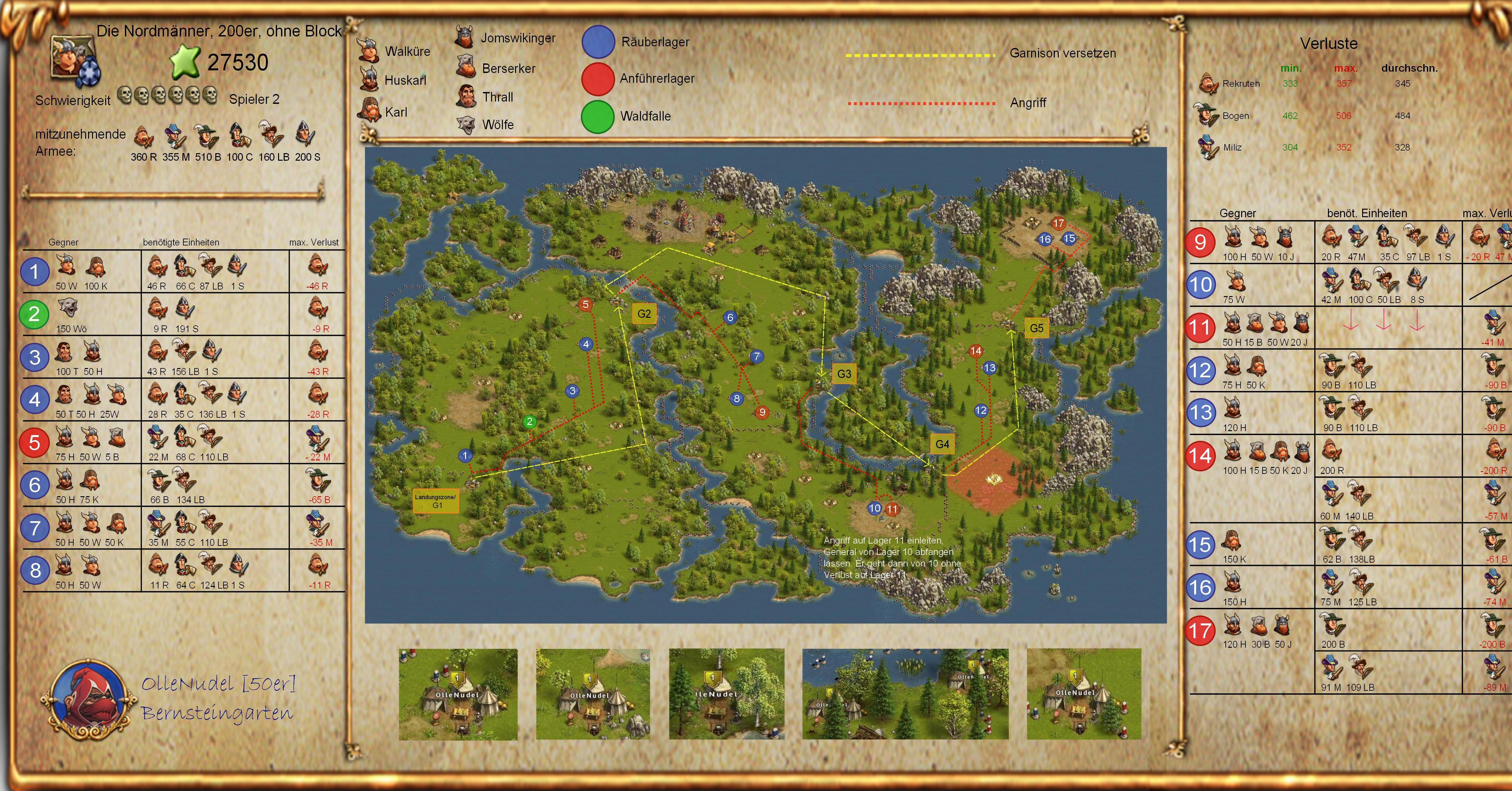
Task: Click the G3 garrison marker on the map
Action: (843, 374)
